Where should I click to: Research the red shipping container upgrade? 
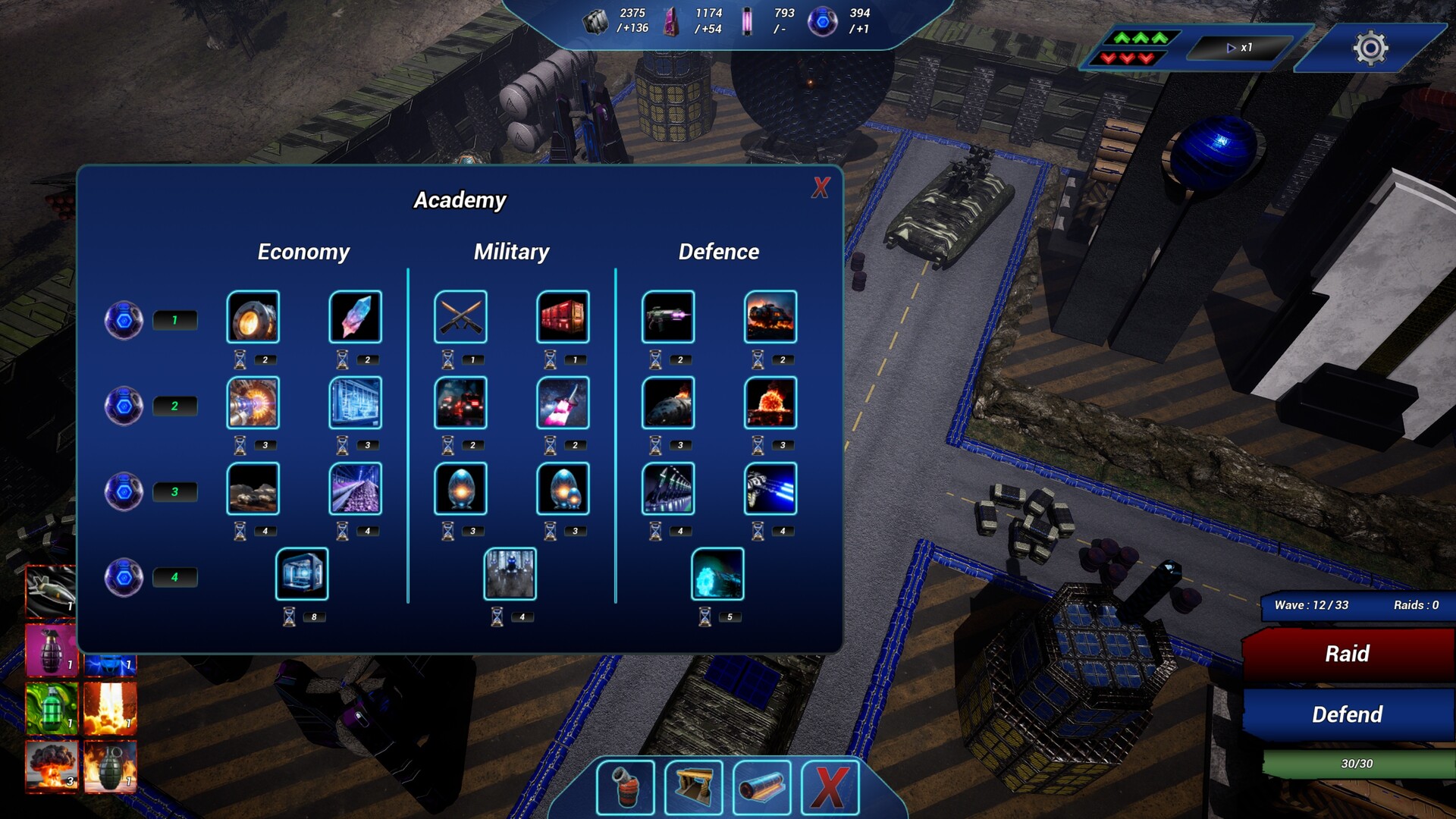(563, 317)
